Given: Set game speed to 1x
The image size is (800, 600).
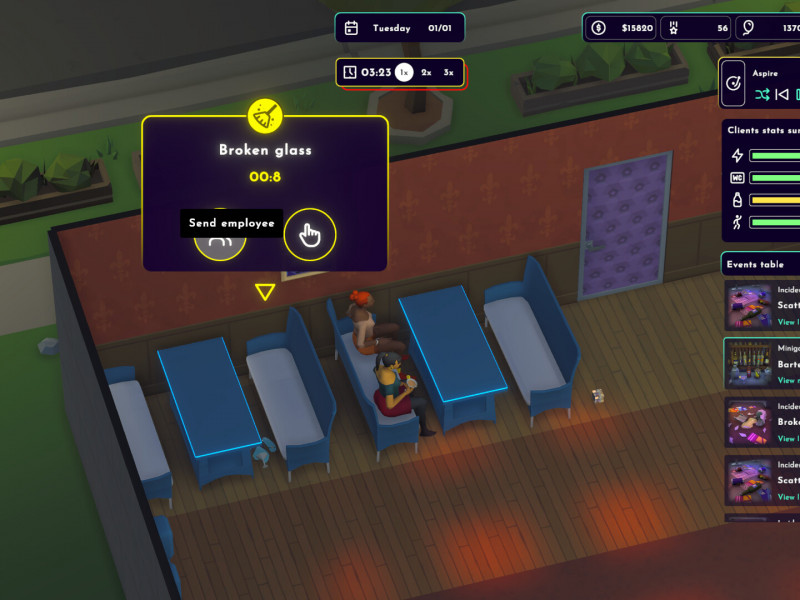Looking at the screenshot, I should pyautogui.click(x=403, y=72).
